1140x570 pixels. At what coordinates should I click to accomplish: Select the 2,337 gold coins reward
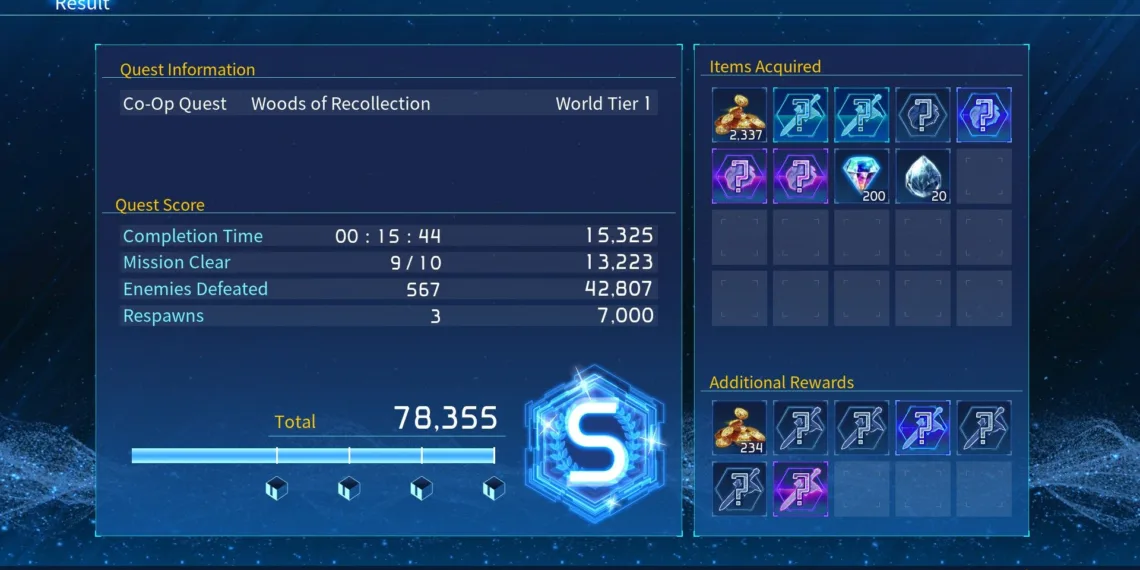[739, 115]
